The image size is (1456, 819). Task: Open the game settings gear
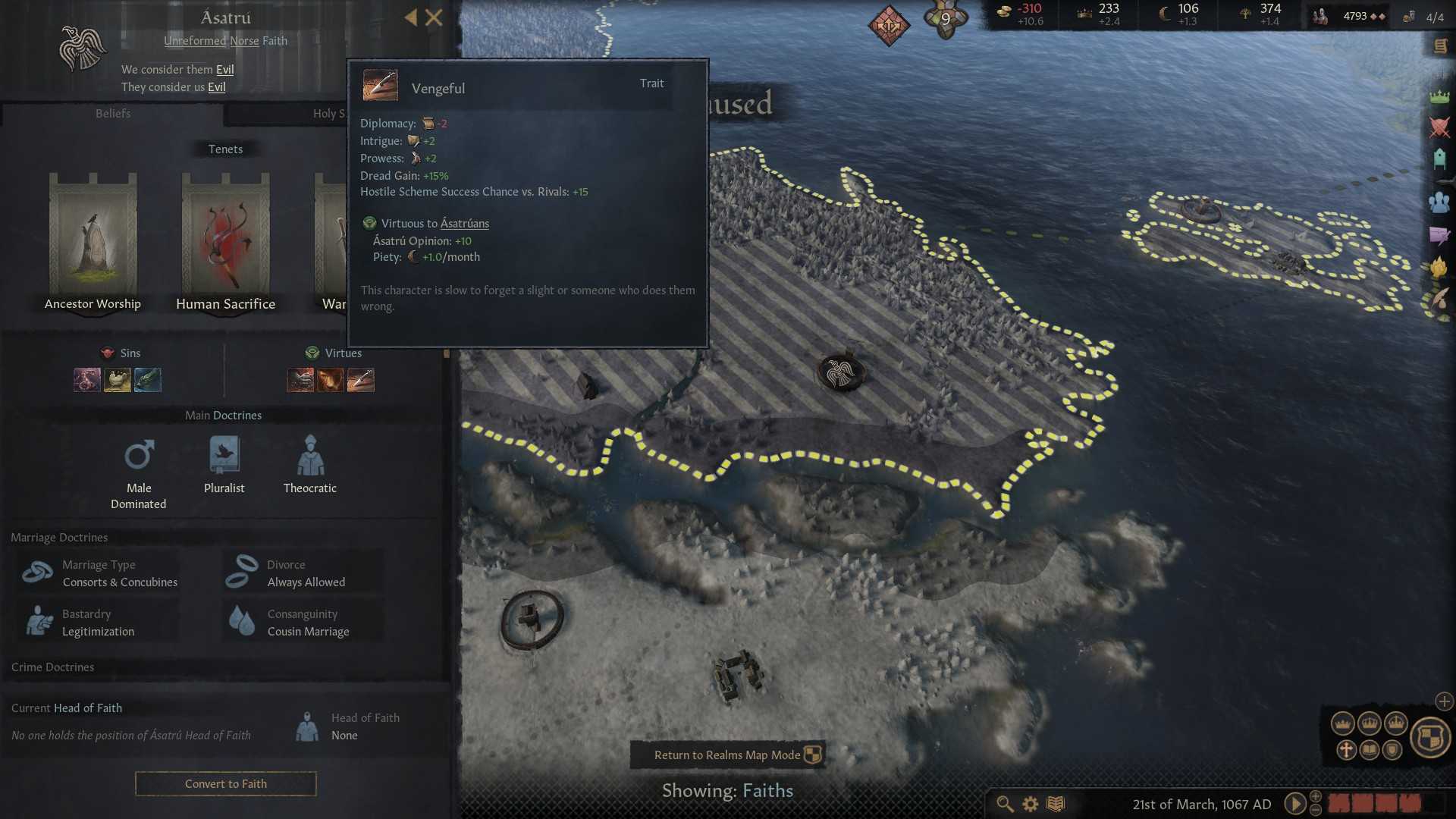click(x=1031, y=804)
